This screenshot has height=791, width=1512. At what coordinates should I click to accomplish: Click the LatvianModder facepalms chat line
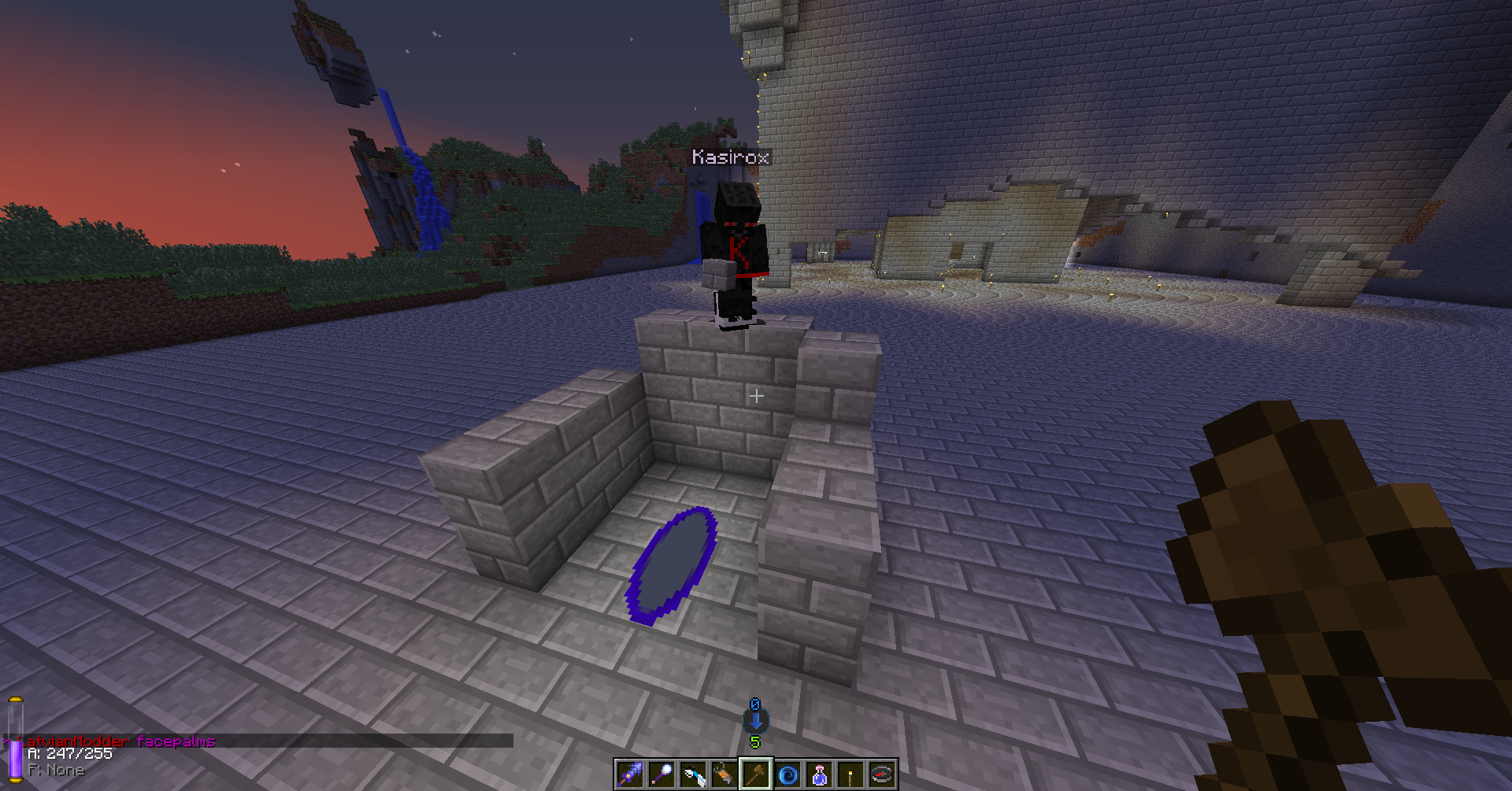click(117, 741)
